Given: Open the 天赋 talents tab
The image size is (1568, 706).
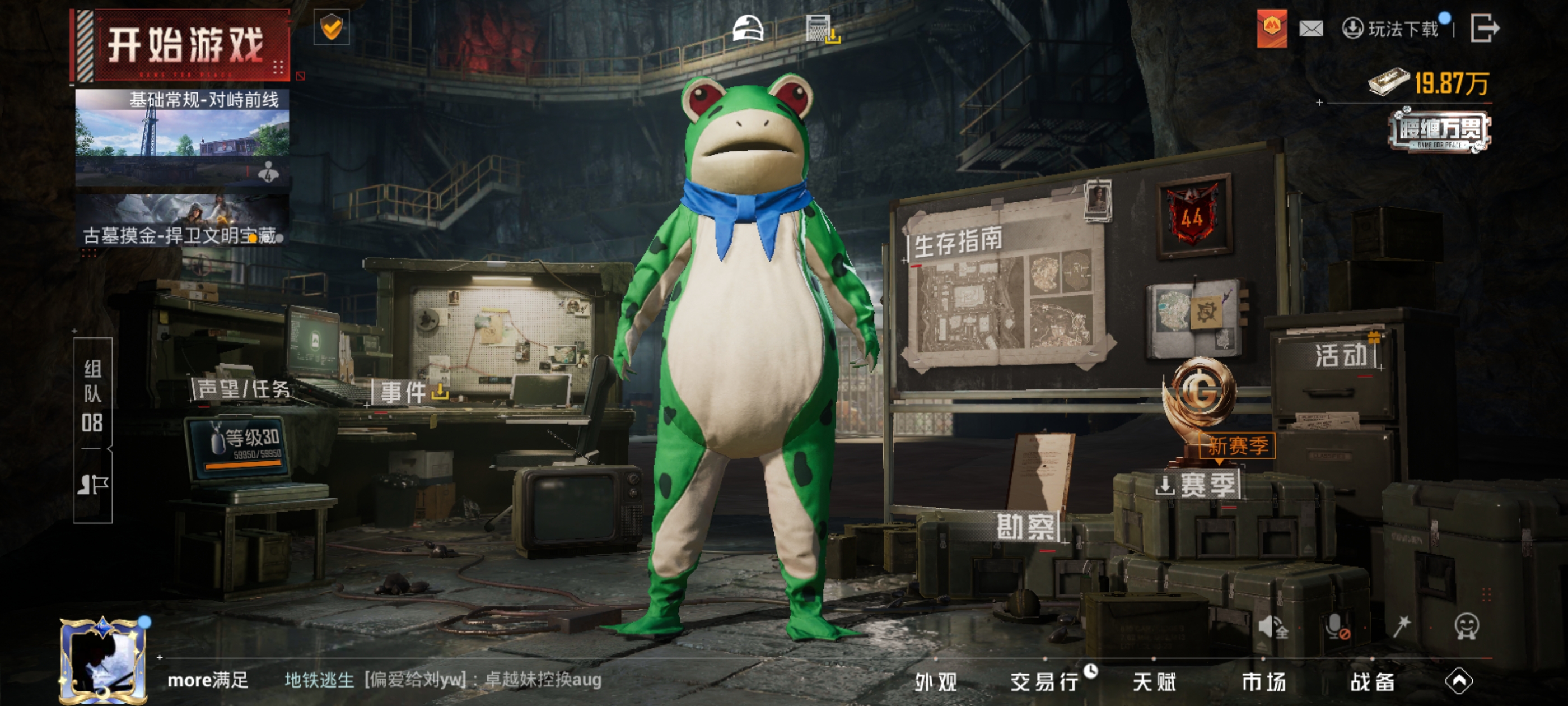Looking at the screenshot, I should [x=1154, y=682].
